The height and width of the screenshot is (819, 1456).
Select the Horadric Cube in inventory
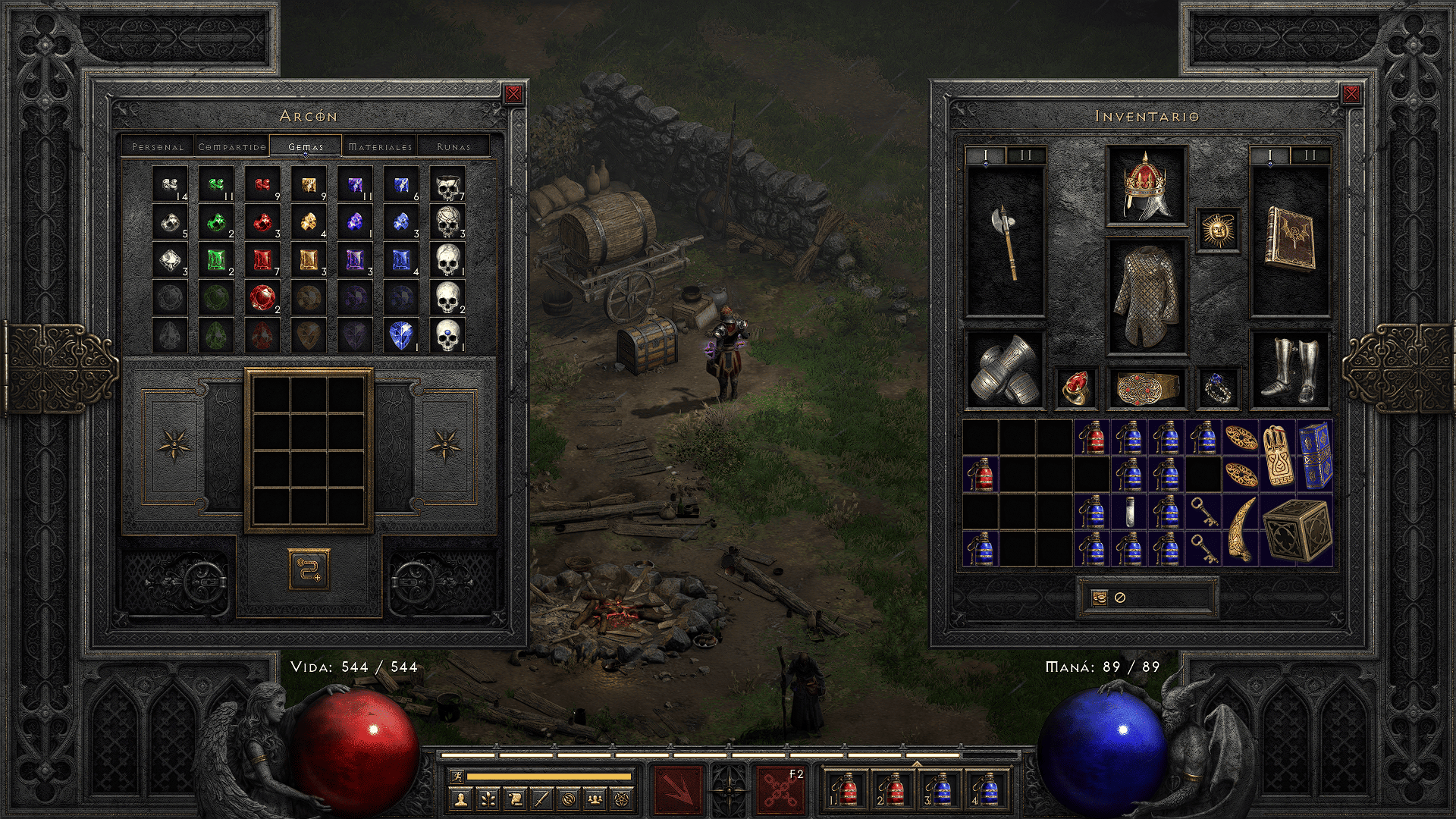coord(1297,529)
